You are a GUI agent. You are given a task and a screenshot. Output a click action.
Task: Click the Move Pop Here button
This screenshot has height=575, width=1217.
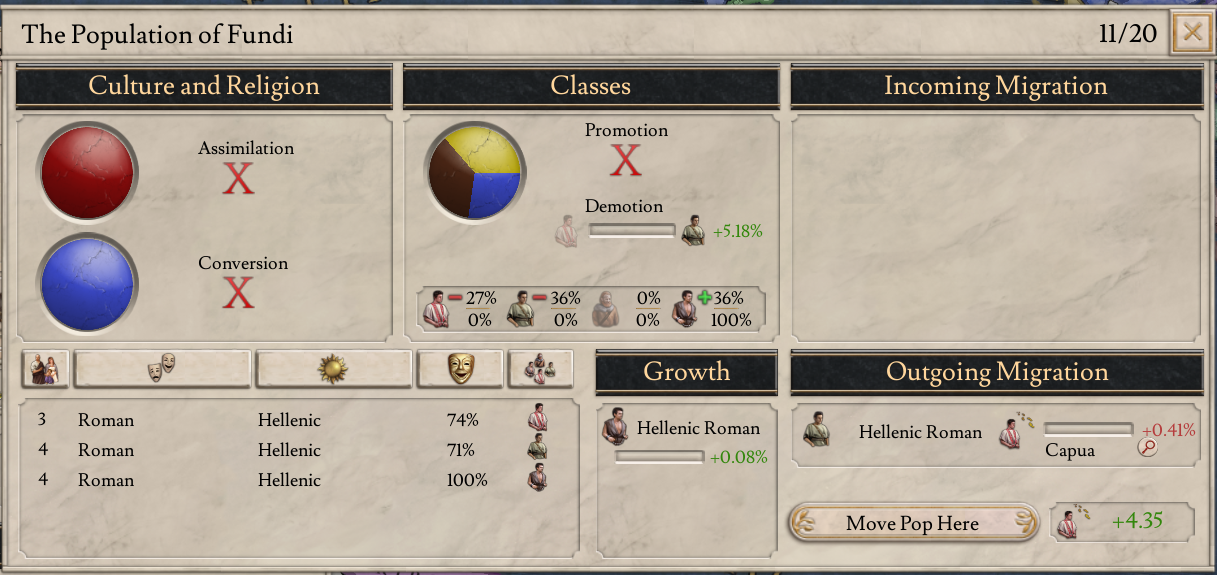pyautogui.click(x=911, y=523)
